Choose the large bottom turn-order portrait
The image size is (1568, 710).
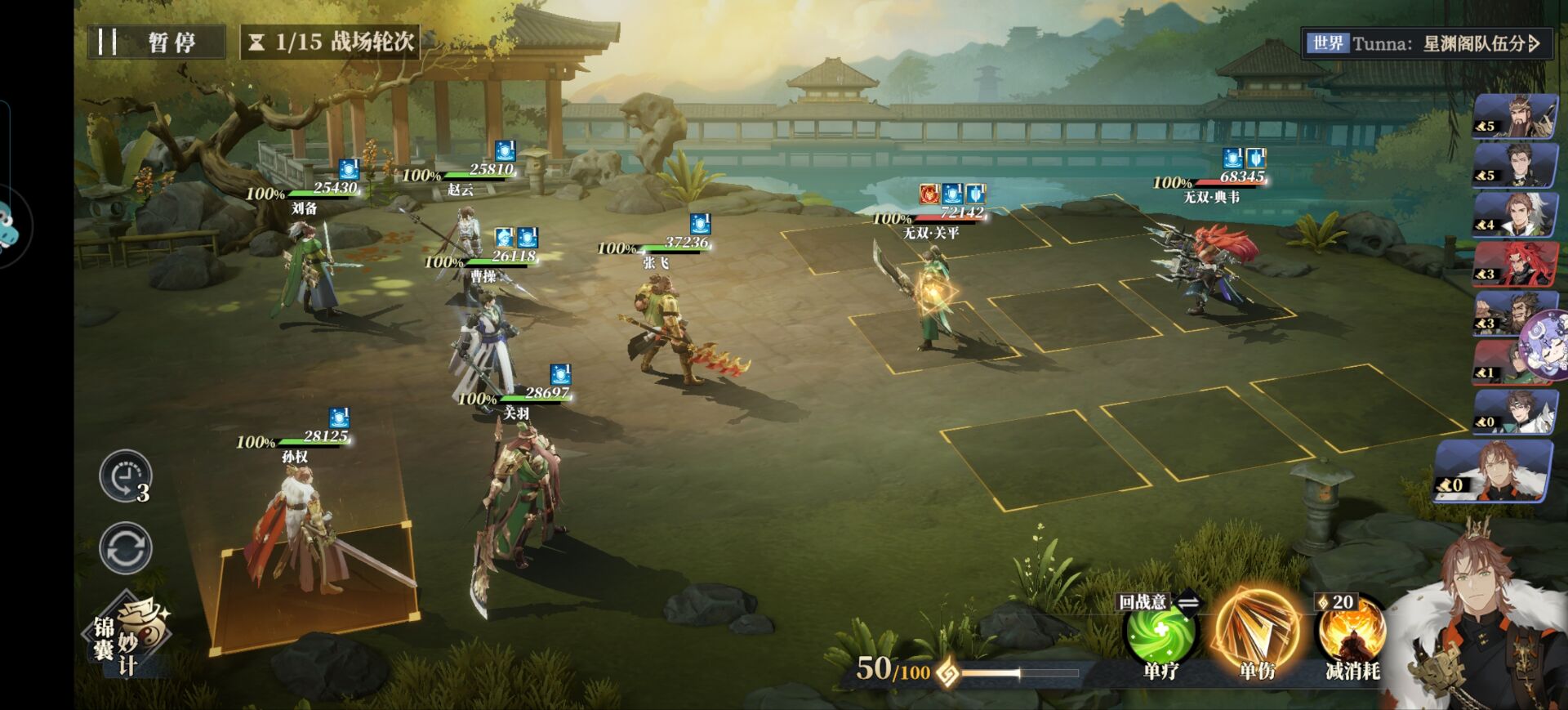(x=1493, y=471)
